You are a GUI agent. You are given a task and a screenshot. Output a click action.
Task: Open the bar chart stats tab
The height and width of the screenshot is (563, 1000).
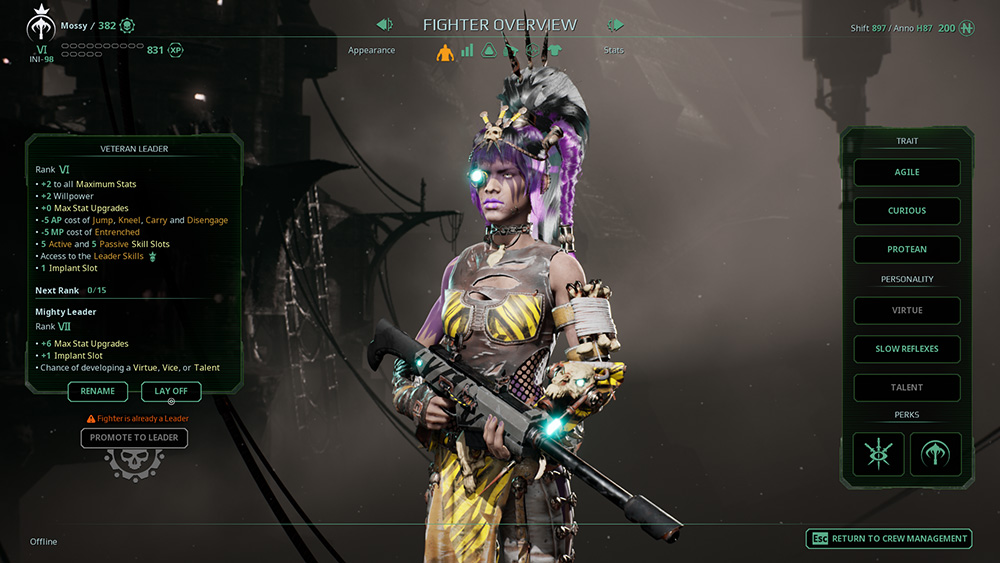pyautogui.click(x=467, y=50)
